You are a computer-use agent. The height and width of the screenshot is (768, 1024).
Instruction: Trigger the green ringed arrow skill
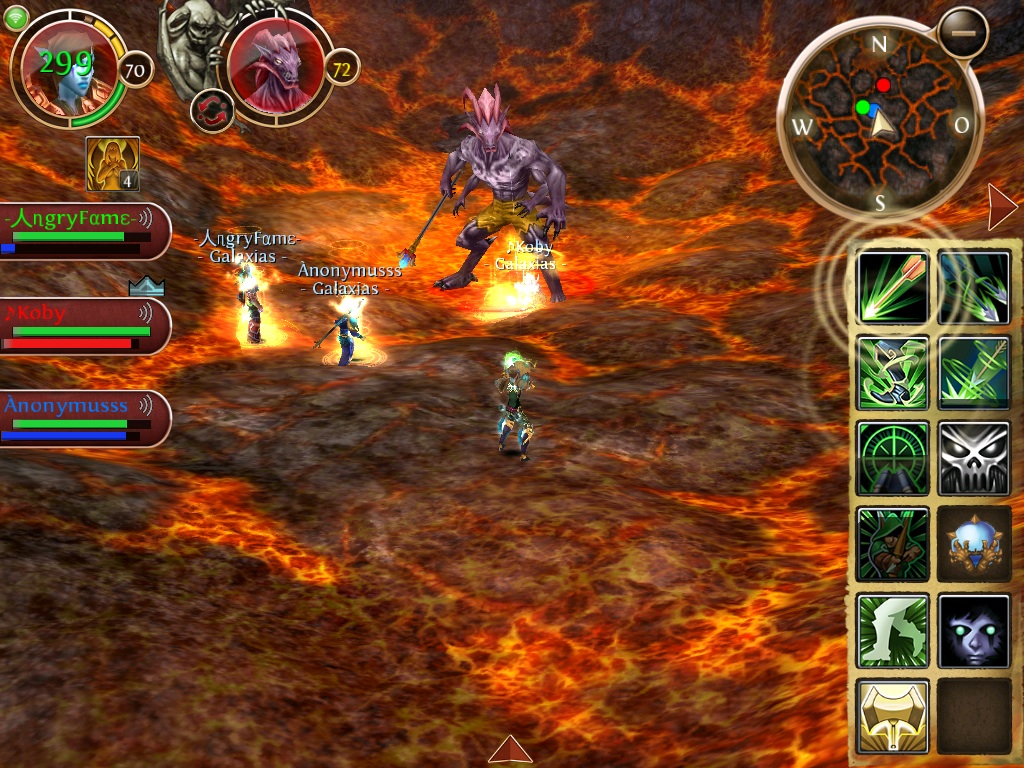(x=974, y=373)
